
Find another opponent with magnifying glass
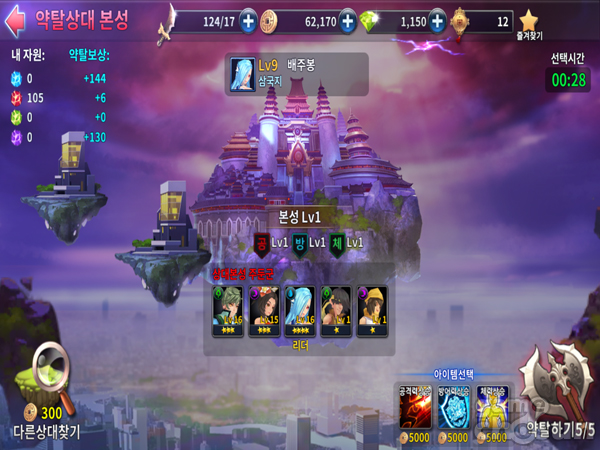[48, 377]
